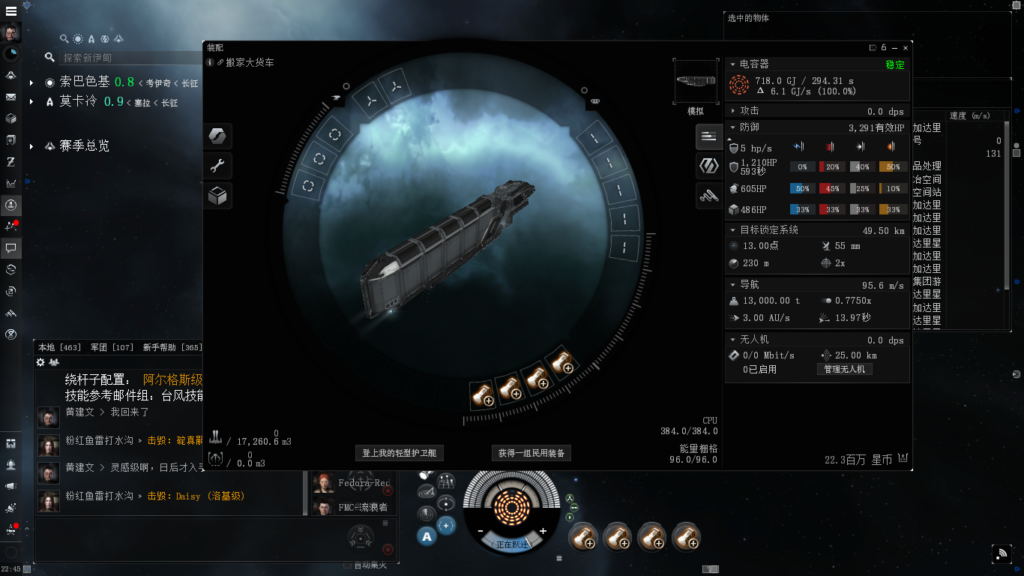The image size is (1024, 576).
Task: Open 管理无人机 drone management
Action: 845,369
